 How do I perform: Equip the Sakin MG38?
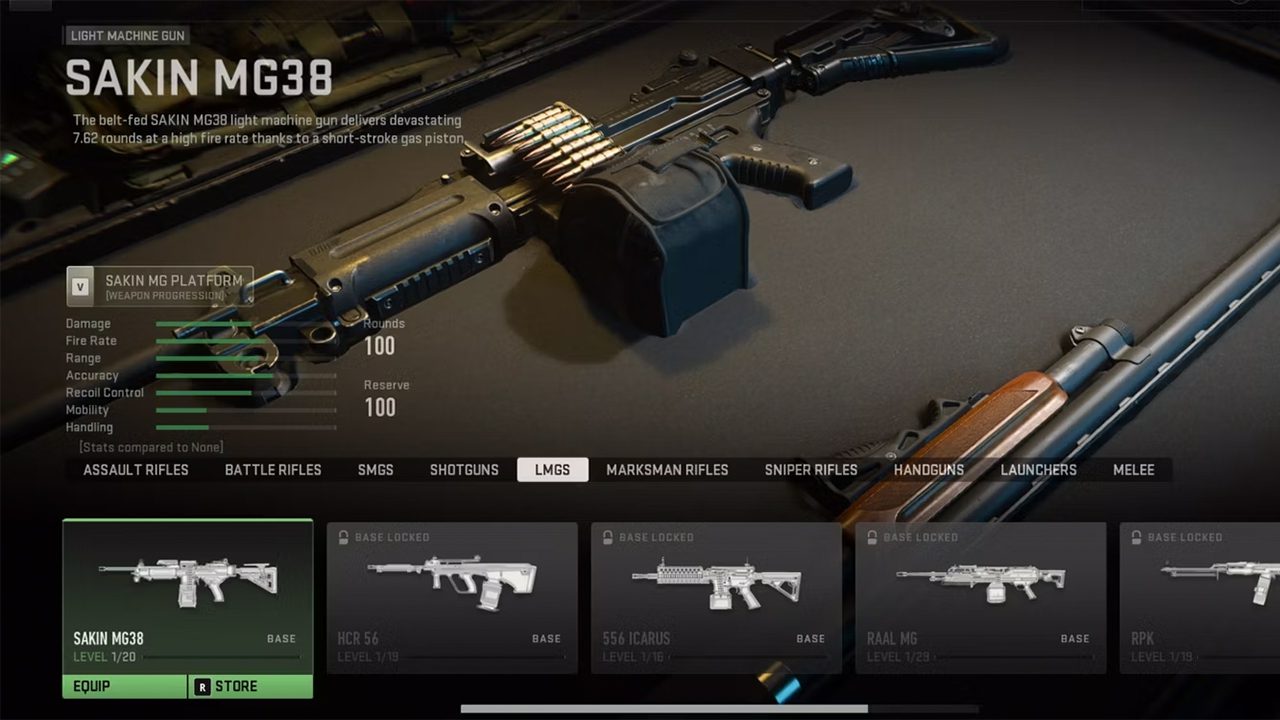(x=125, y=686)
